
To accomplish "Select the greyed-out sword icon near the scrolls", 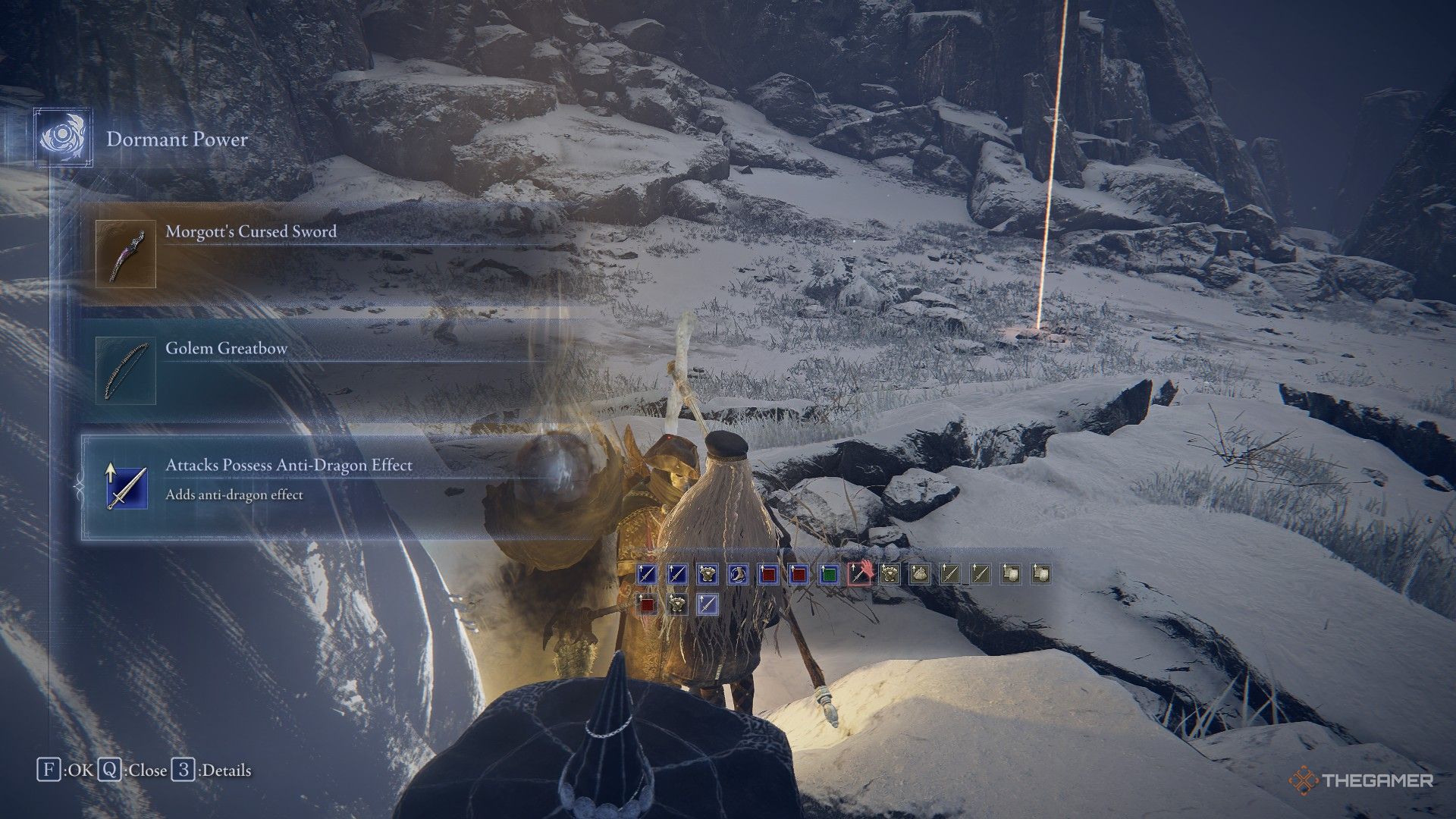I will click(x=952, y=574).
